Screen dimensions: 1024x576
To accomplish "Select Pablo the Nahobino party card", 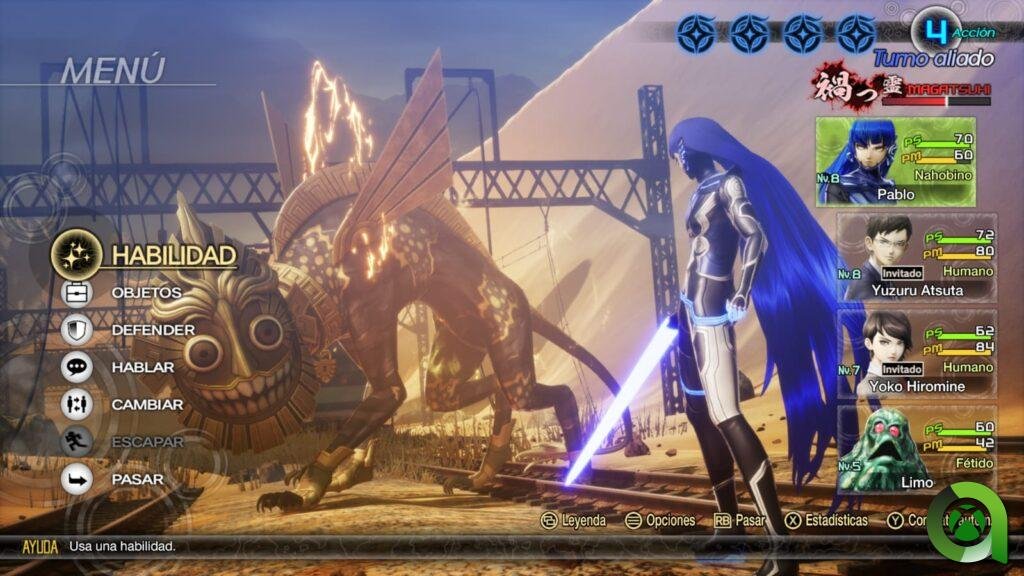I will coord(895,161).
